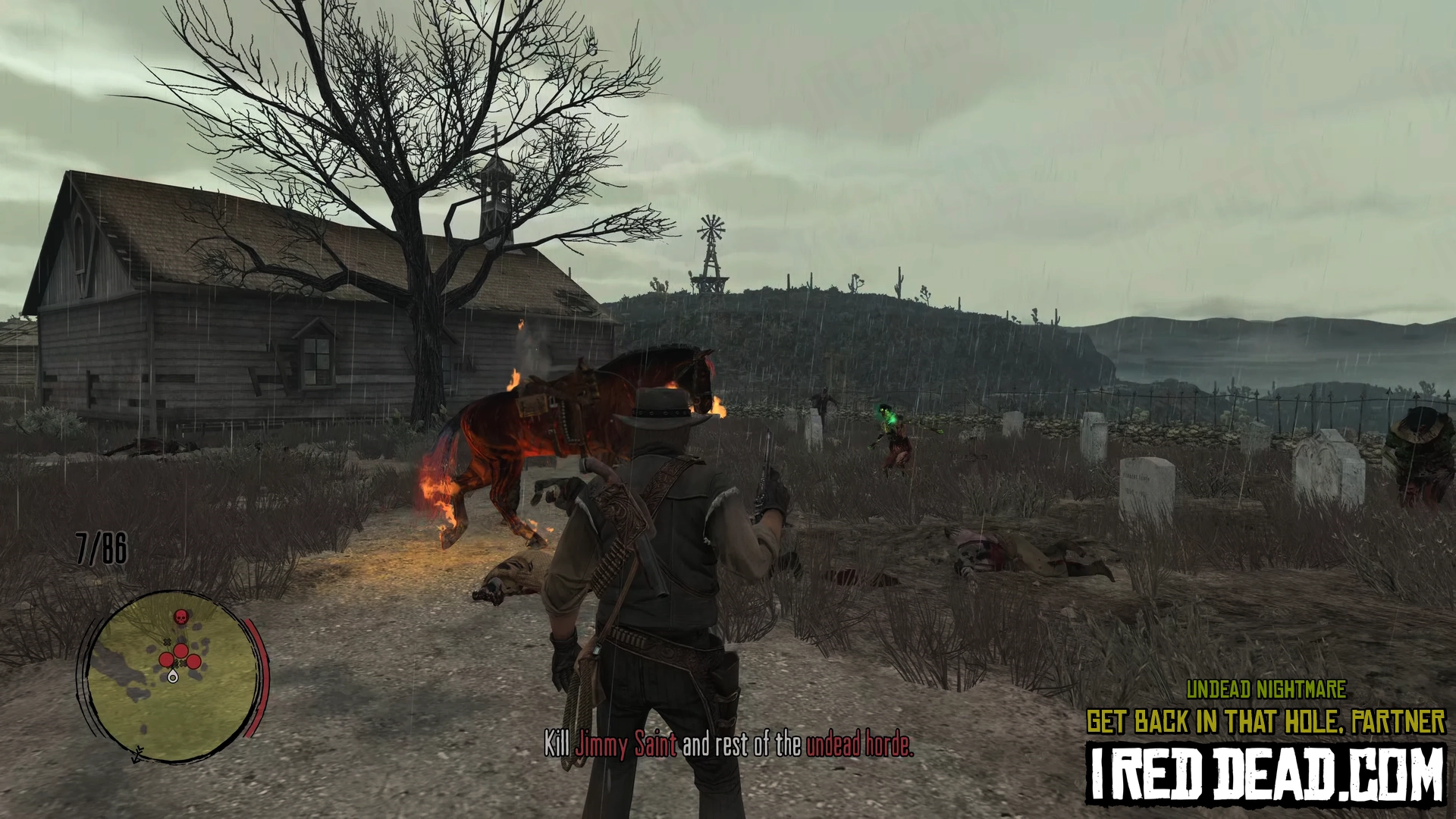
Task: Open the iRedDead.com watermark link
Action: pos(1266,773)
